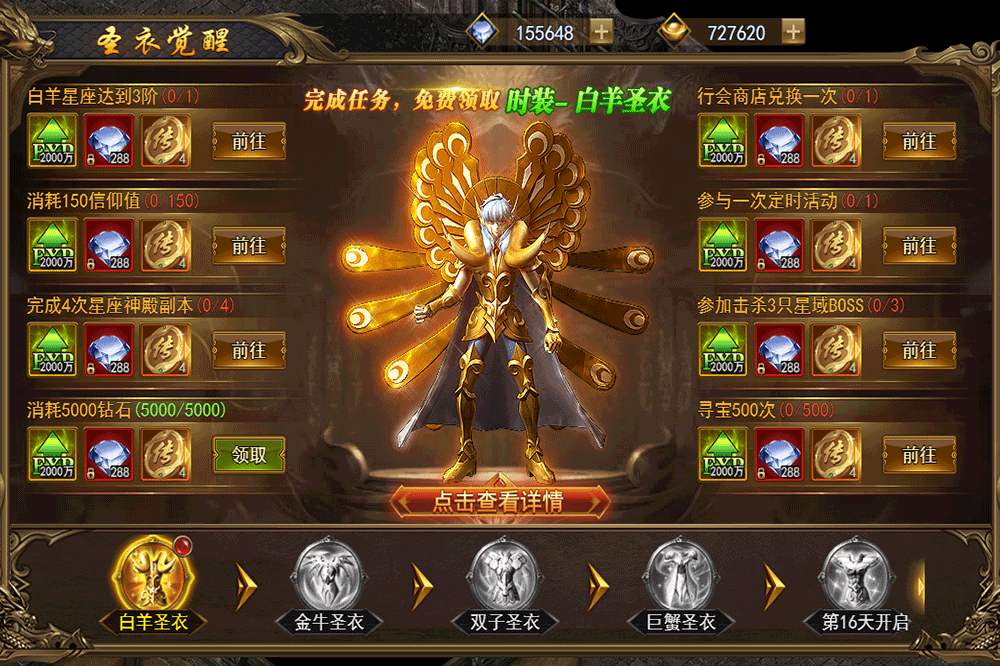1000x666 pixels.
Task: Go to the guild shop exchange task
Action: click(919, 141)
